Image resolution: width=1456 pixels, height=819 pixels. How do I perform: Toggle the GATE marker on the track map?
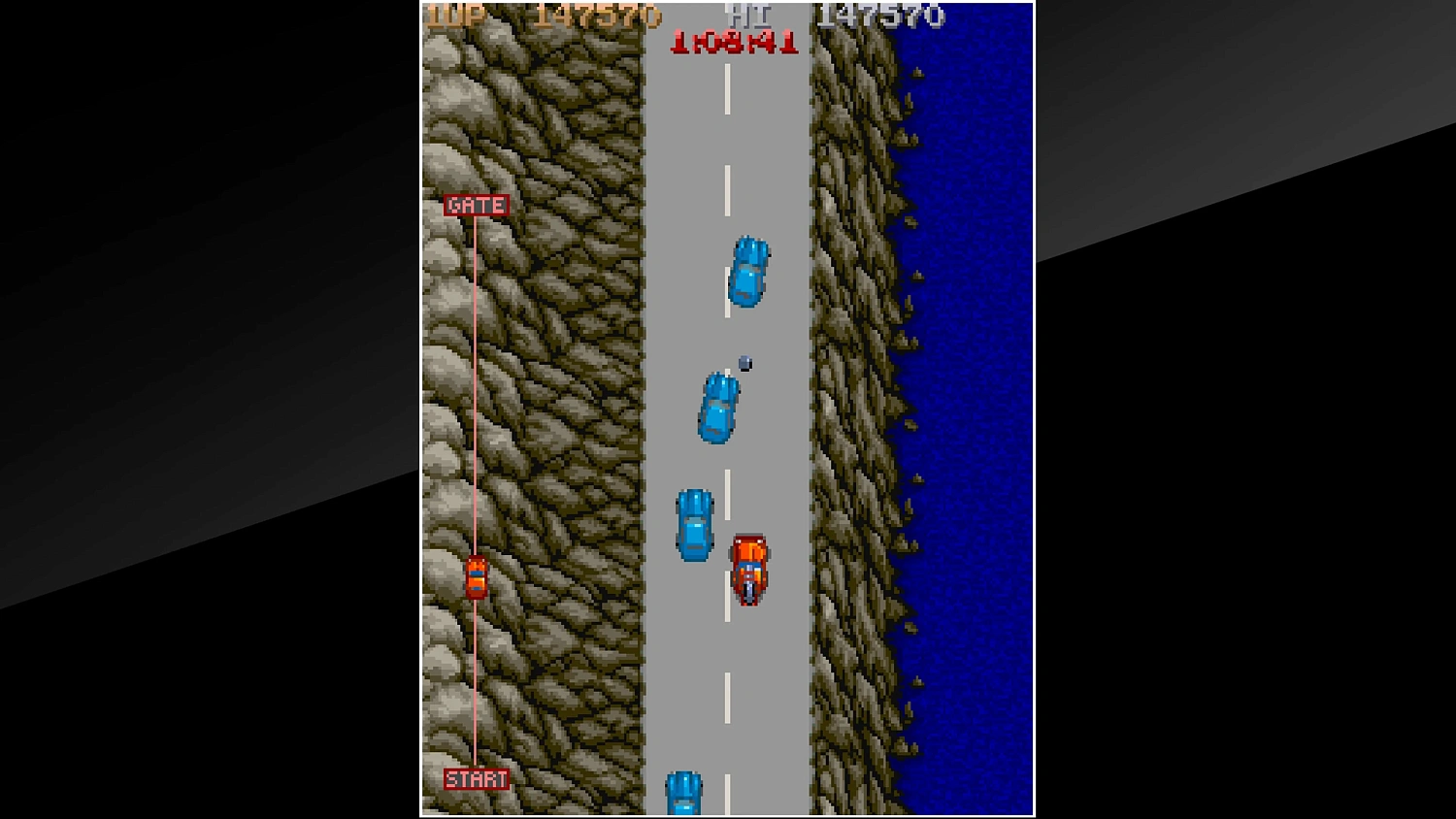pos(476,205)
